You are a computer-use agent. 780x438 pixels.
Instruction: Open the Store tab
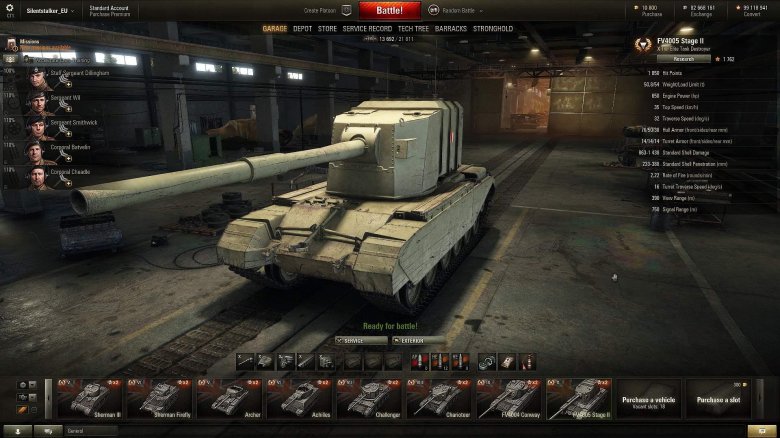tap(327, 29)
